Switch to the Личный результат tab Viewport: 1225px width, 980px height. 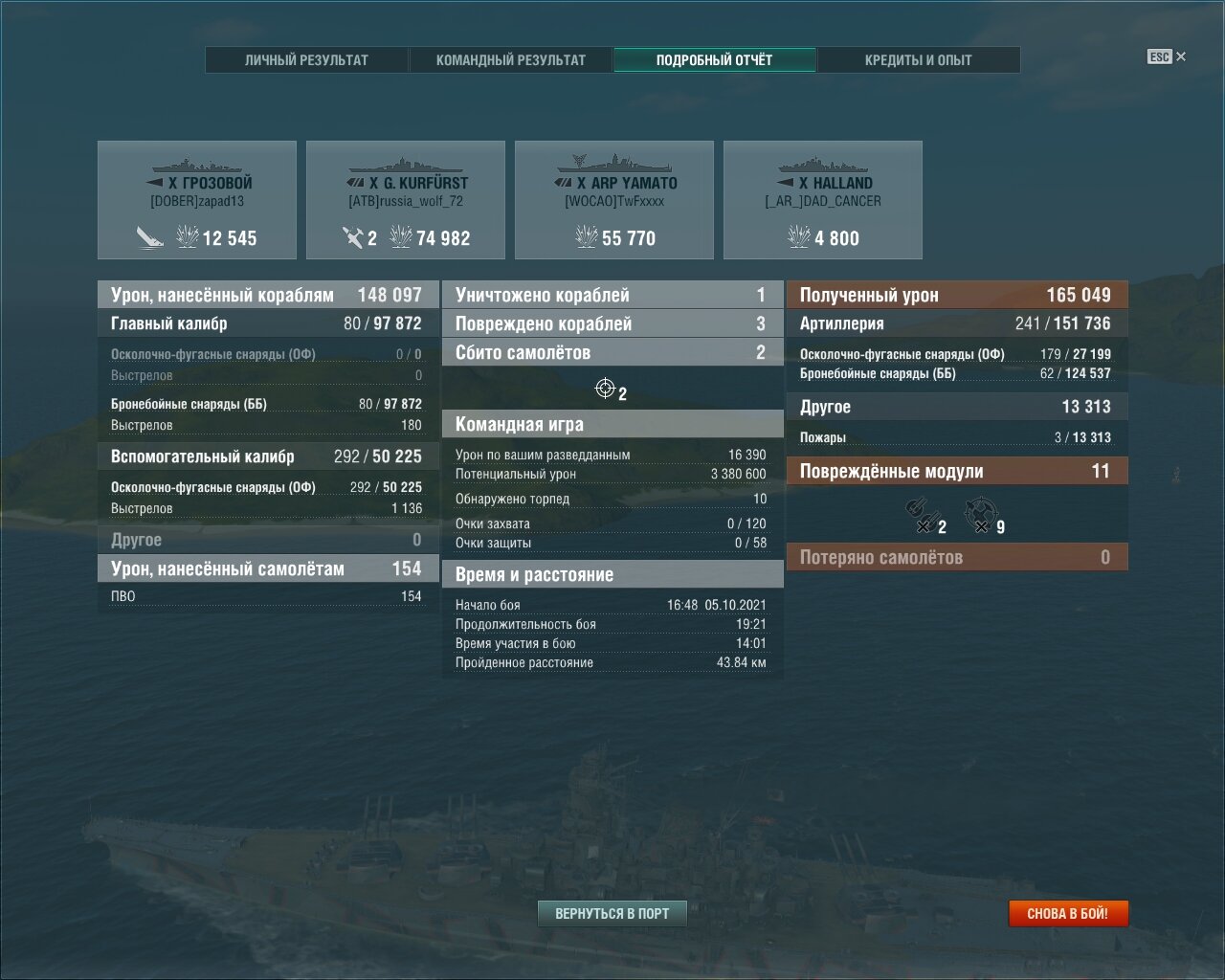(306, 59)
